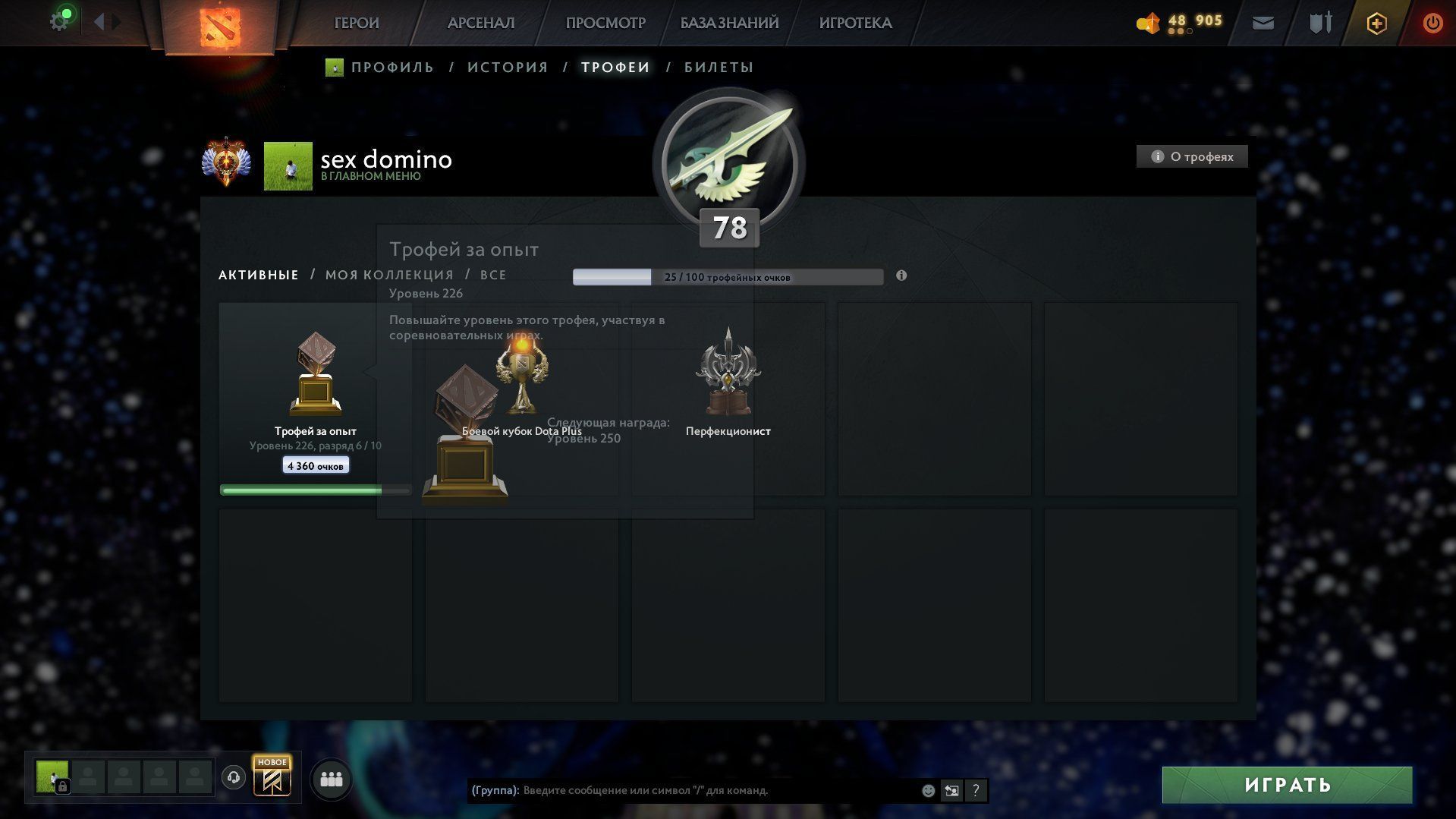This screenshot has height=819, width=1456.
Task: Open the БАЗА ЗНАНИЙ menu
Action: (x=728, y=23)
